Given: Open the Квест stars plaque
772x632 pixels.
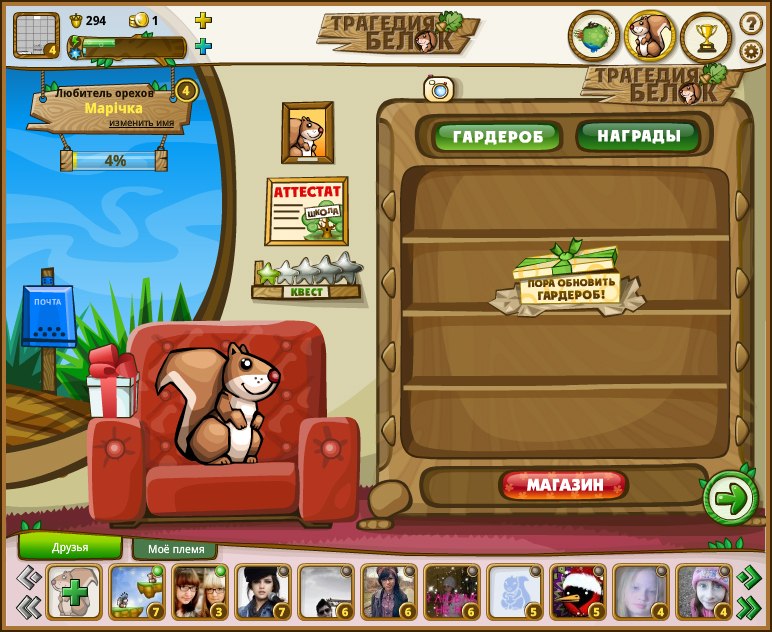Looking at the screenshot, I should (307, 279).
